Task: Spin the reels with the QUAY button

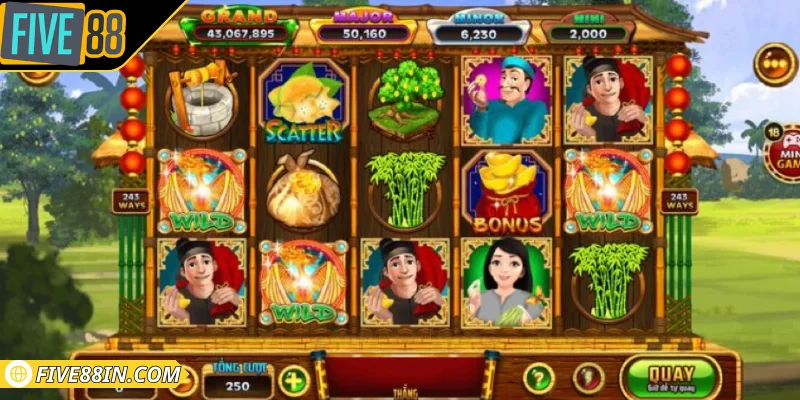Action: coord(670,377)
